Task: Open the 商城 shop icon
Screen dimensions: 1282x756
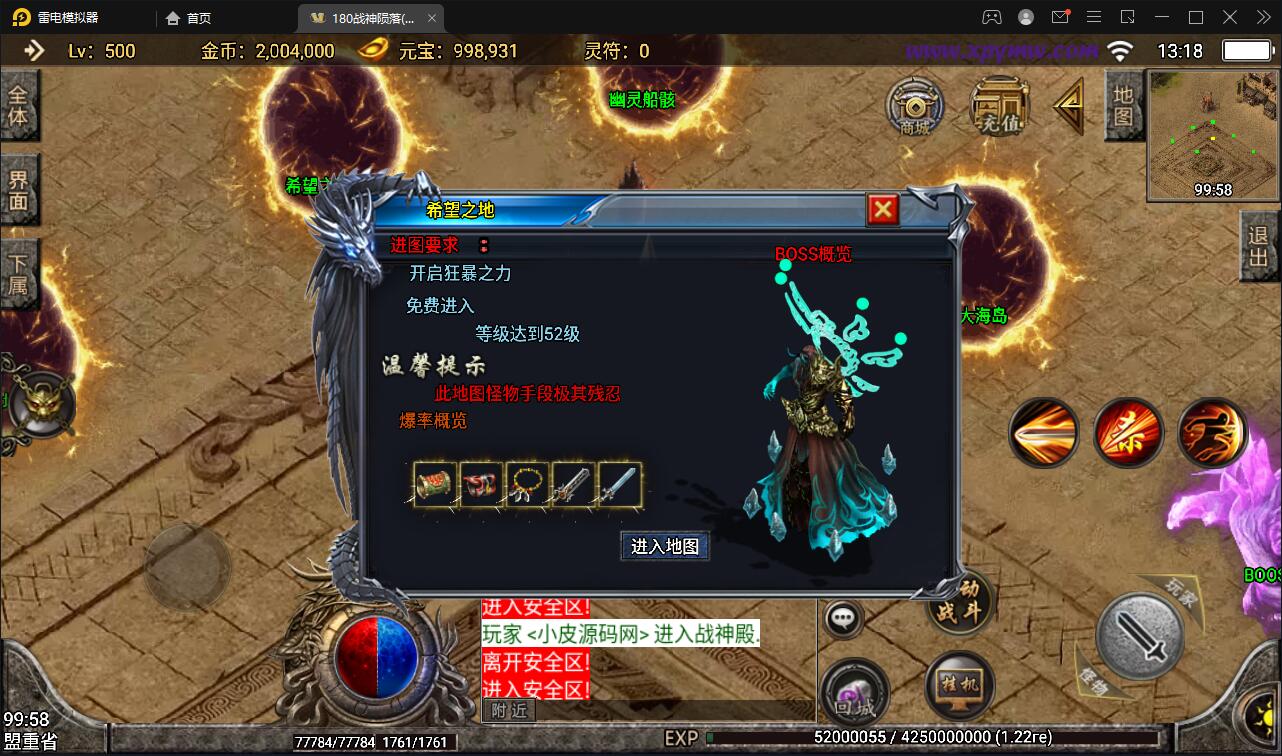Action: [916, 107]
